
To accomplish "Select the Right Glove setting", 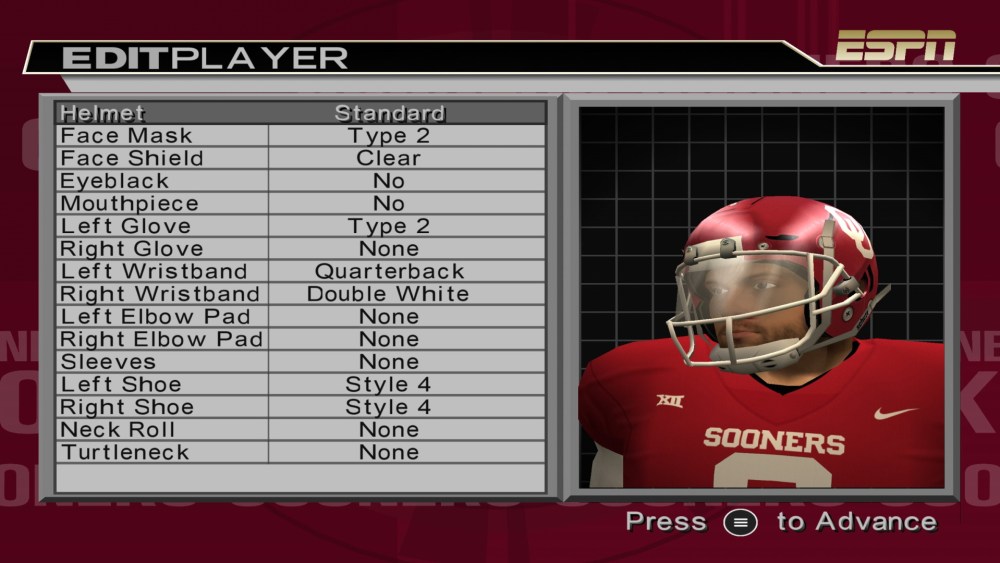I will point(300,249).
